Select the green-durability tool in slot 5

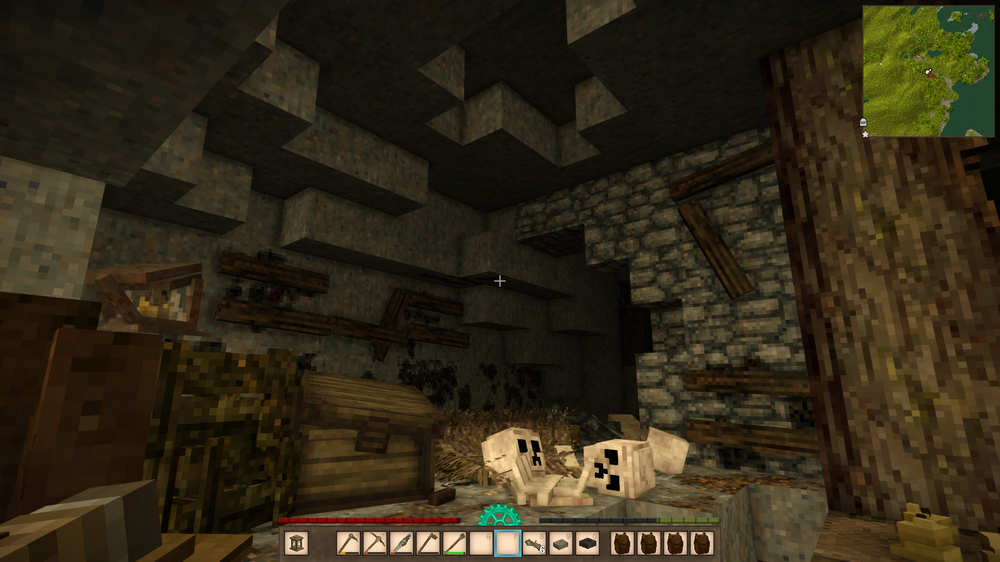coord(455,543)
